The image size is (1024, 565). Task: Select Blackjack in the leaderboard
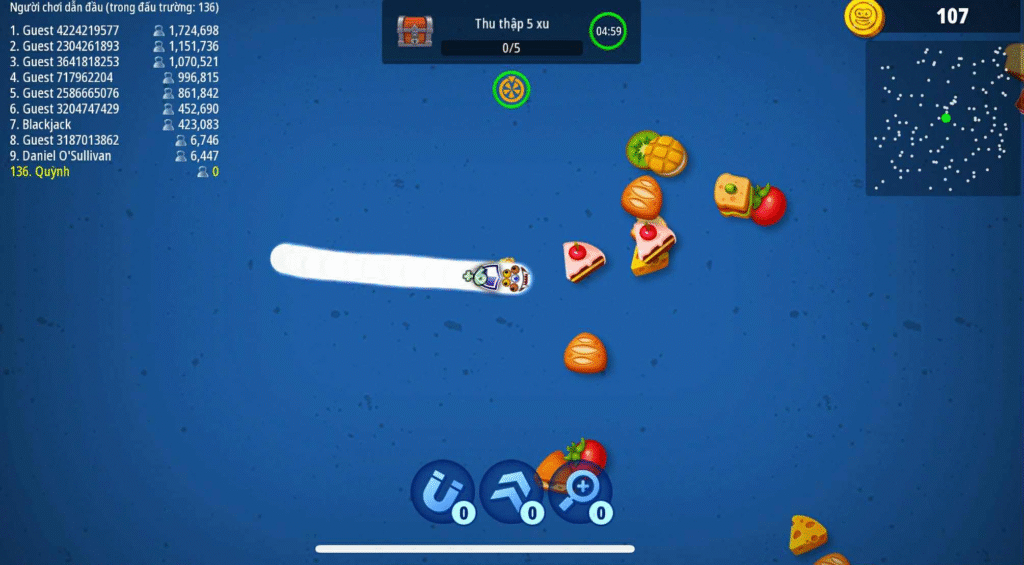pyautogui.click(x=114, y=125)
